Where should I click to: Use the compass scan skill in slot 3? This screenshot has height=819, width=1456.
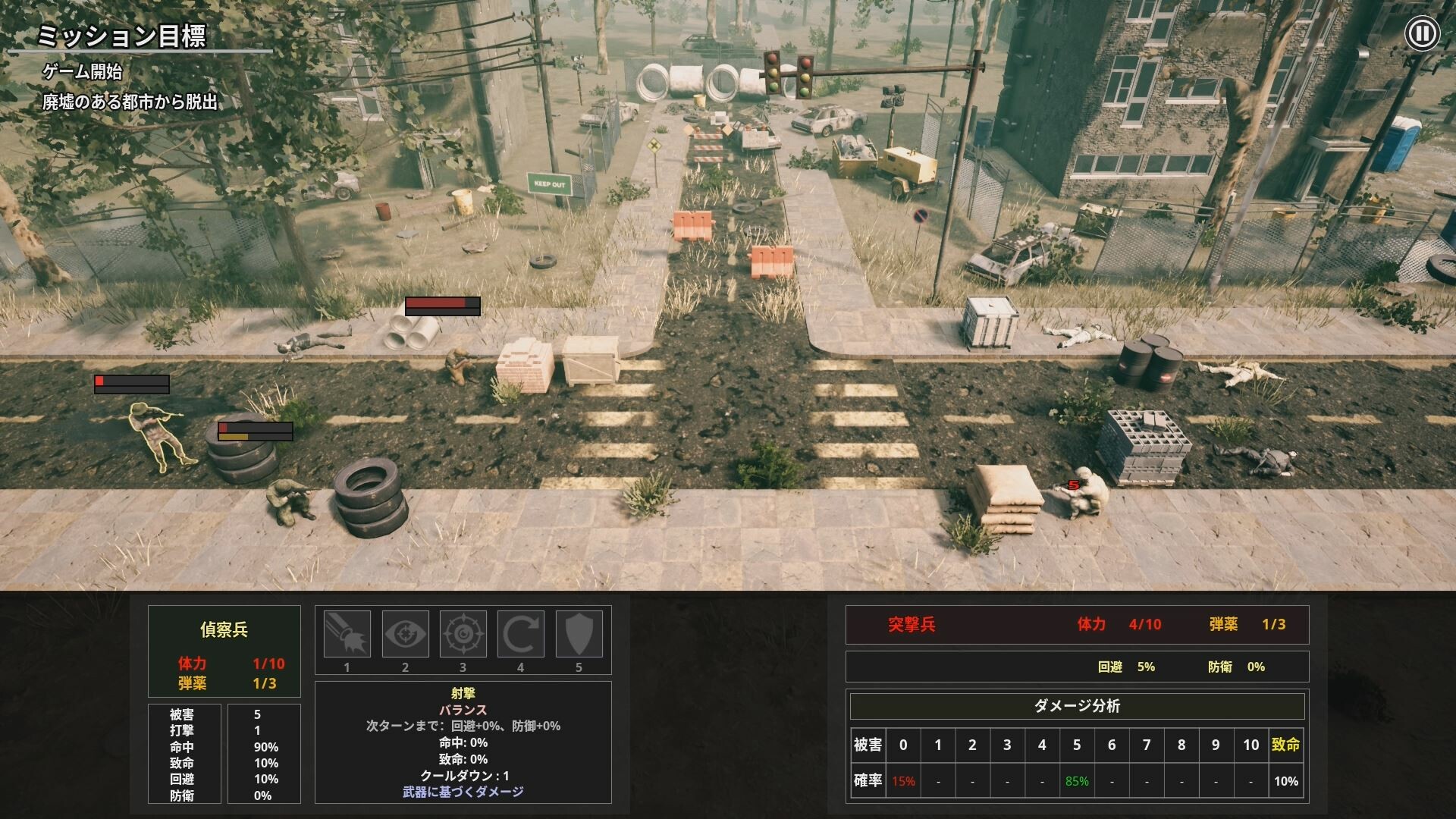point(463,634)
